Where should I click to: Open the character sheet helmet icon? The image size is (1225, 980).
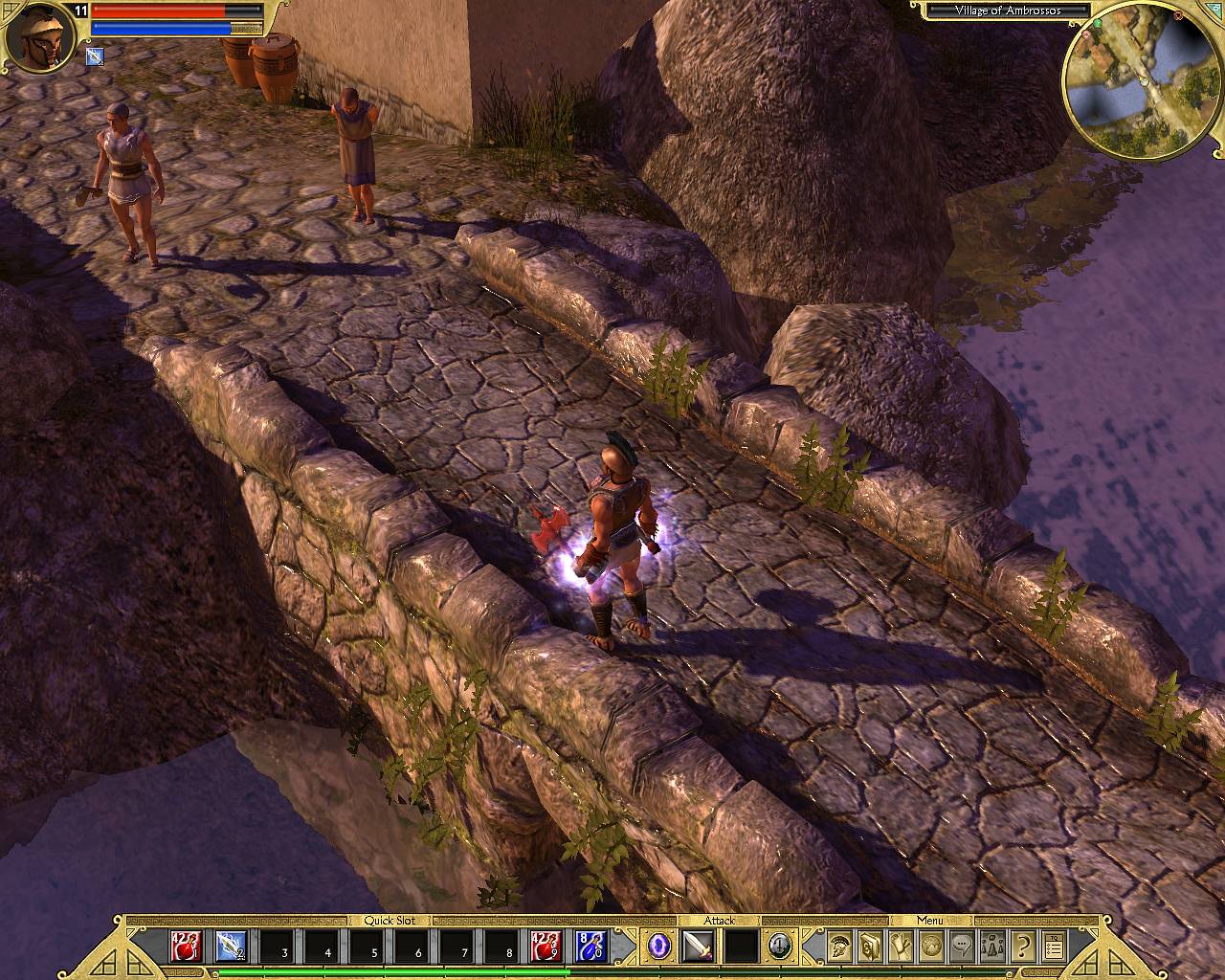pos(840,947)
